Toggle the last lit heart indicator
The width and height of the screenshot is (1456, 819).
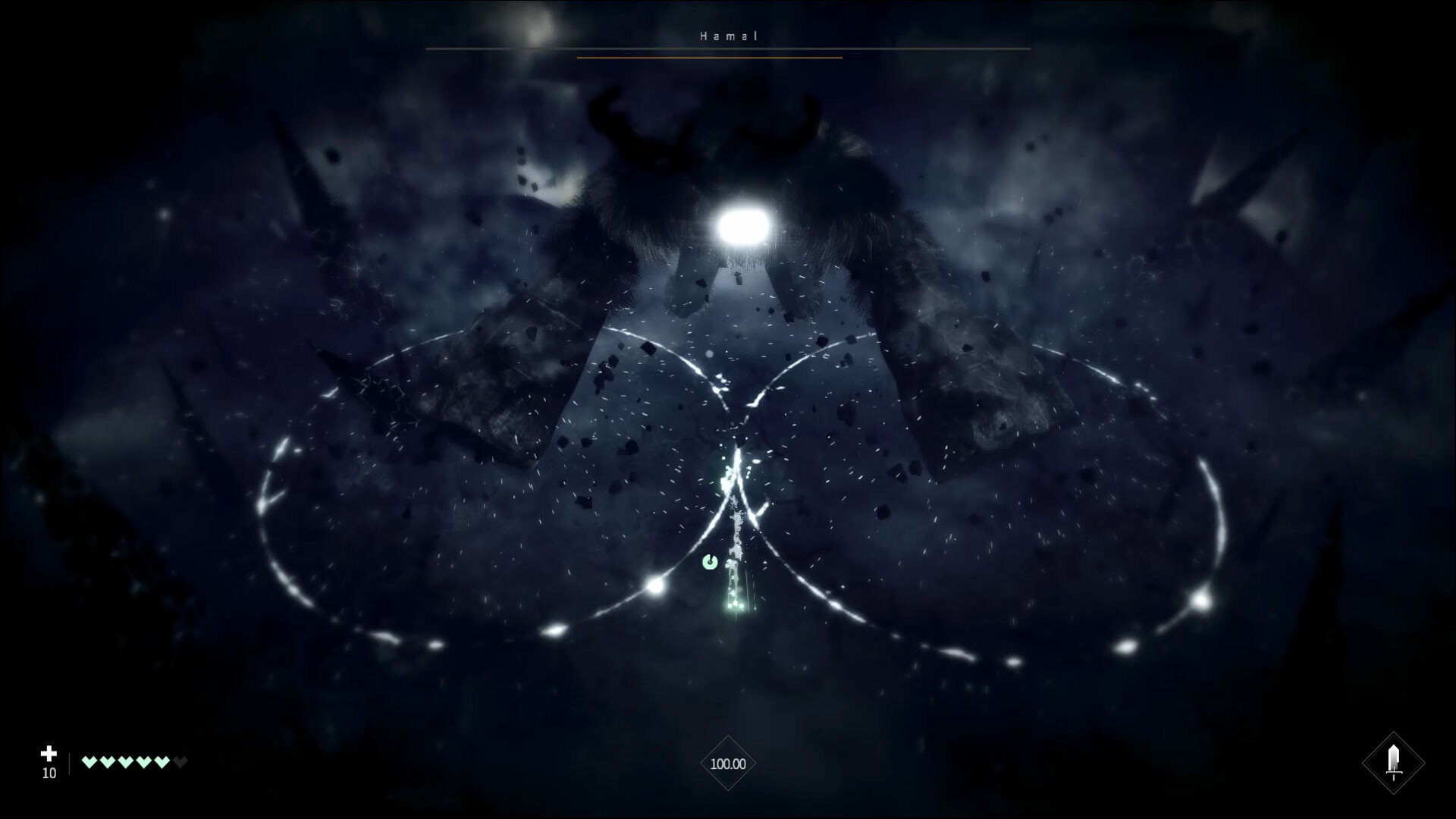[162, 761]
